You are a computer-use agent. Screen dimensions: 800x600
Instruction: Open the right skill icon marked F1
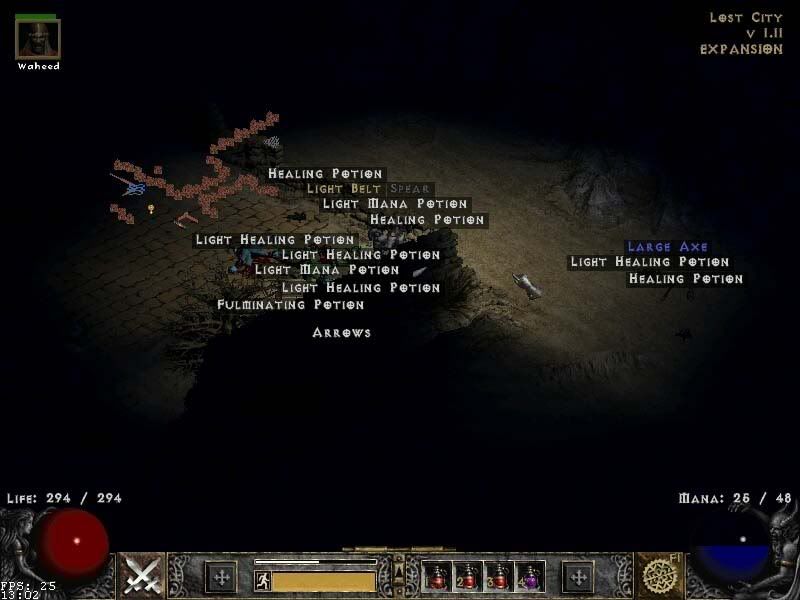[x=659, y=575]
